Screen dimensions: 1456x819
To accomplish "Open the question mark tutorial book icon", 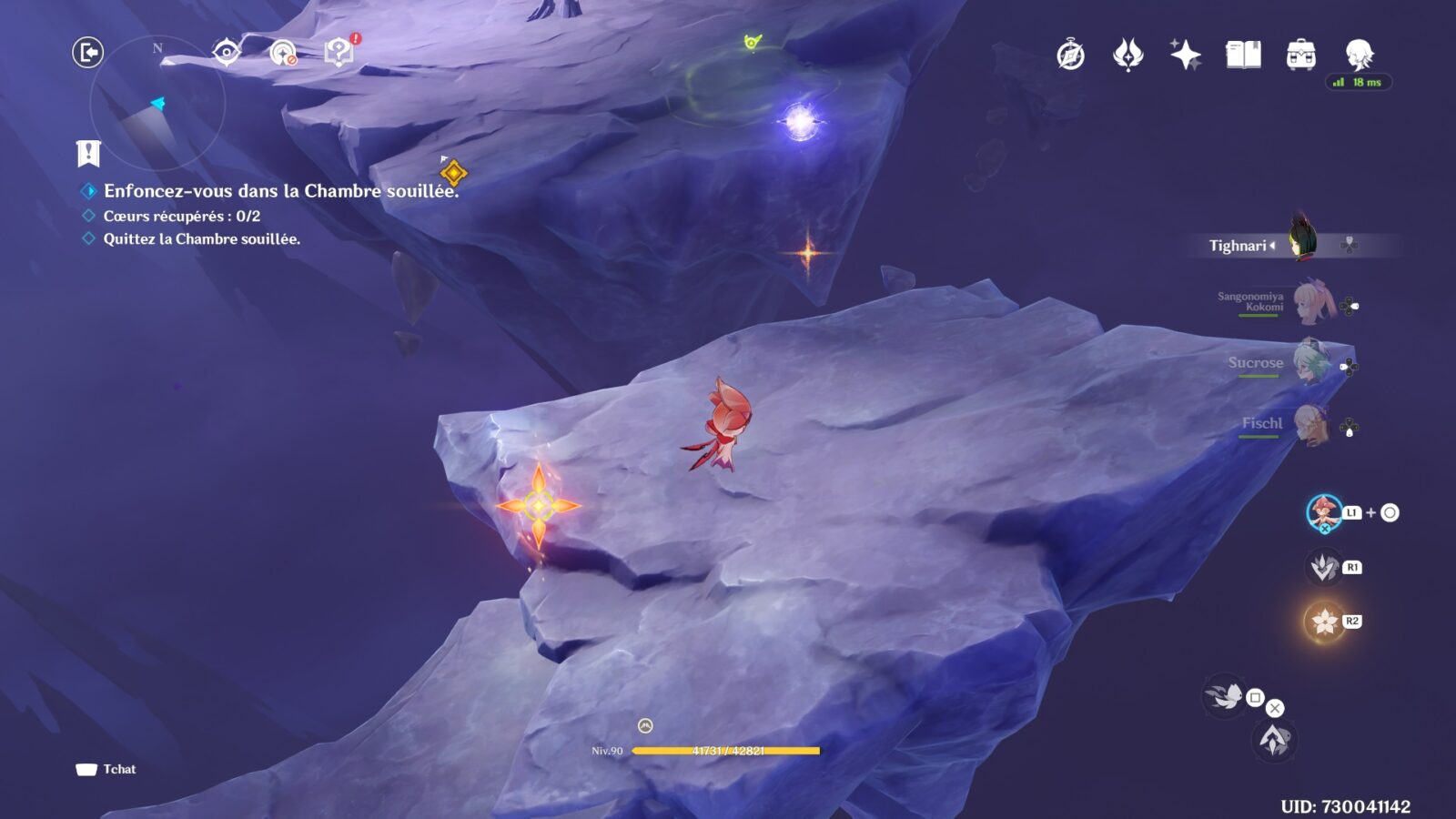I will point(339,52).
